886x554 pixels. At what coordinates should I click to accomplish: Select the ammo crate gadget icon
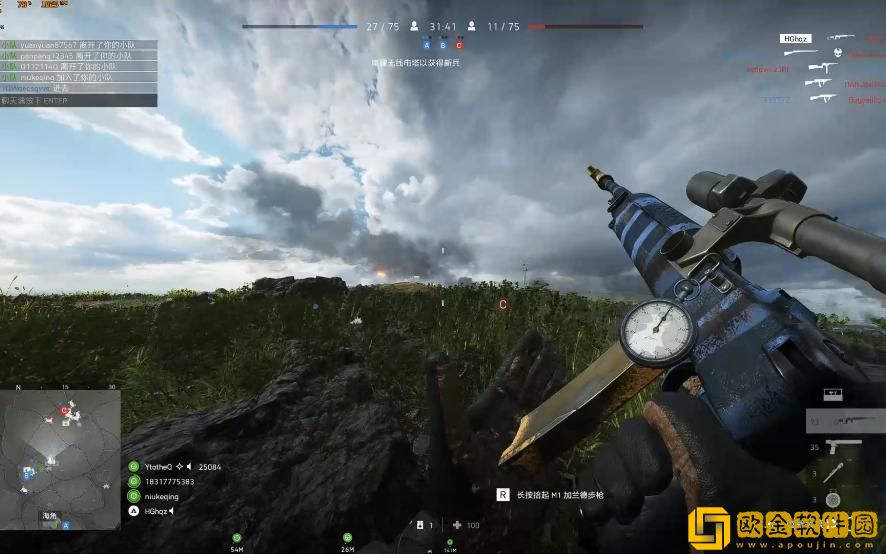[832, 395]
